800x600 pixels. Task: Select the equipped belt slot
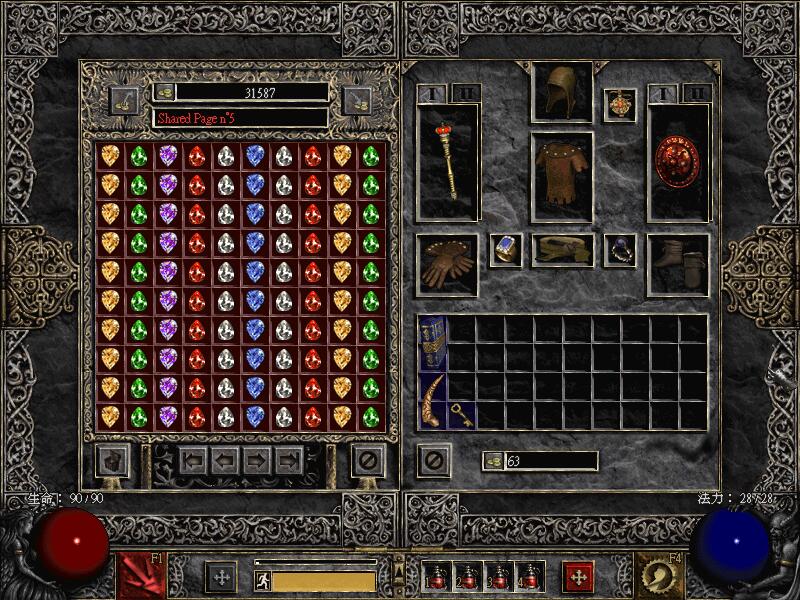562,250
